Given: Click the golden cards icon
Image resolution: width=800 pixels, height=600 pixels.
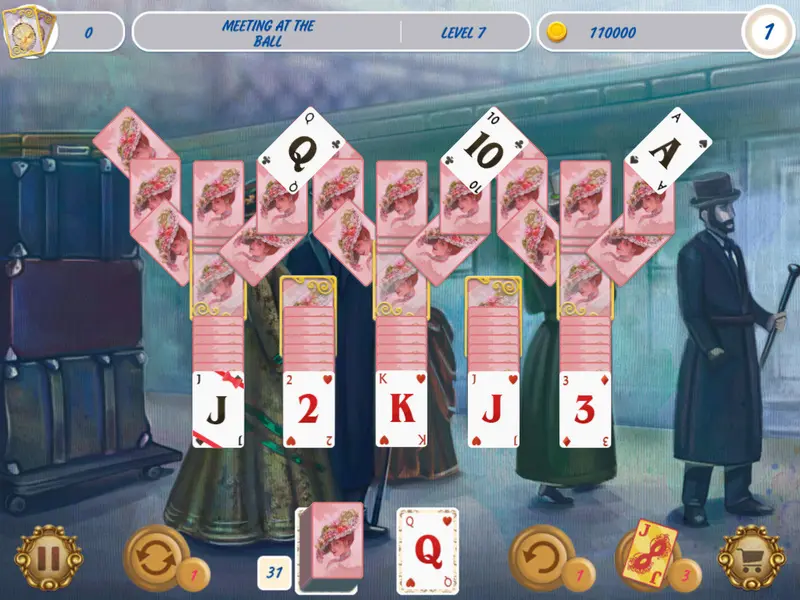Looking at the screenshot, I should [x=27, y=32].
